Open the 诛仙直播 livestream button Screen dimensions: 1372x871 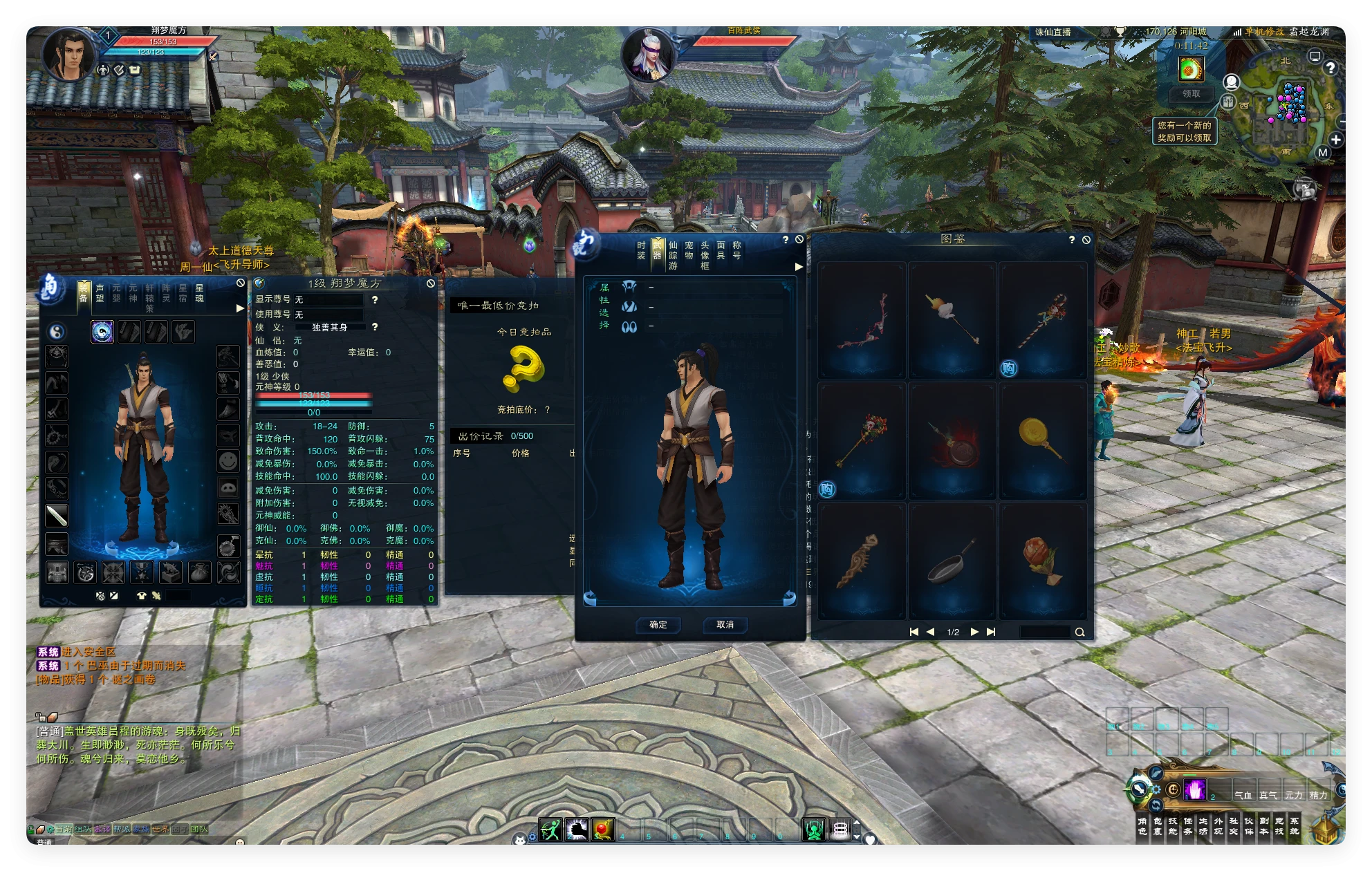click(1053, 32)
